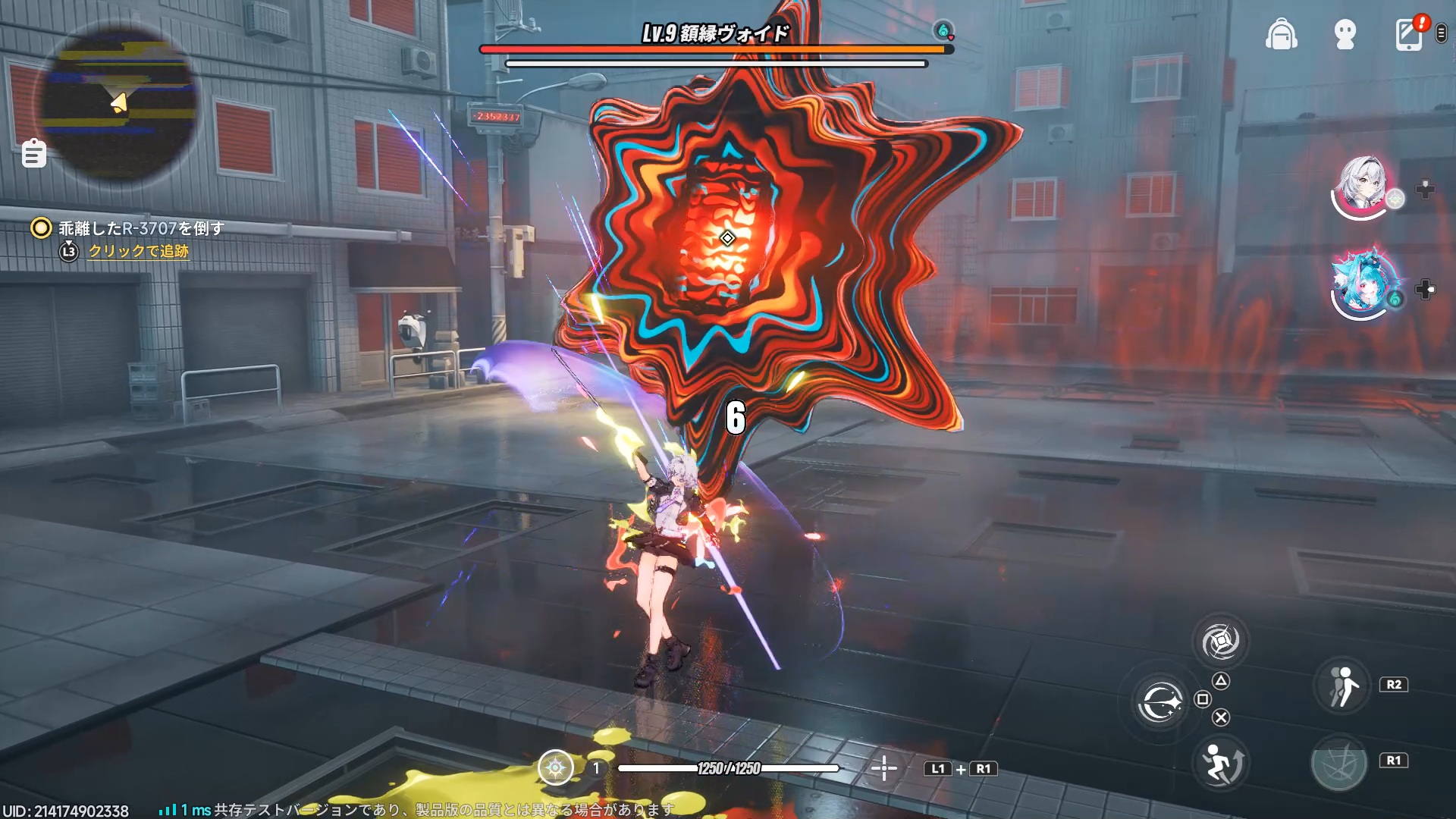Select the R-3707 quest objective tracker
1456x819 pixels.
point(141,228)
